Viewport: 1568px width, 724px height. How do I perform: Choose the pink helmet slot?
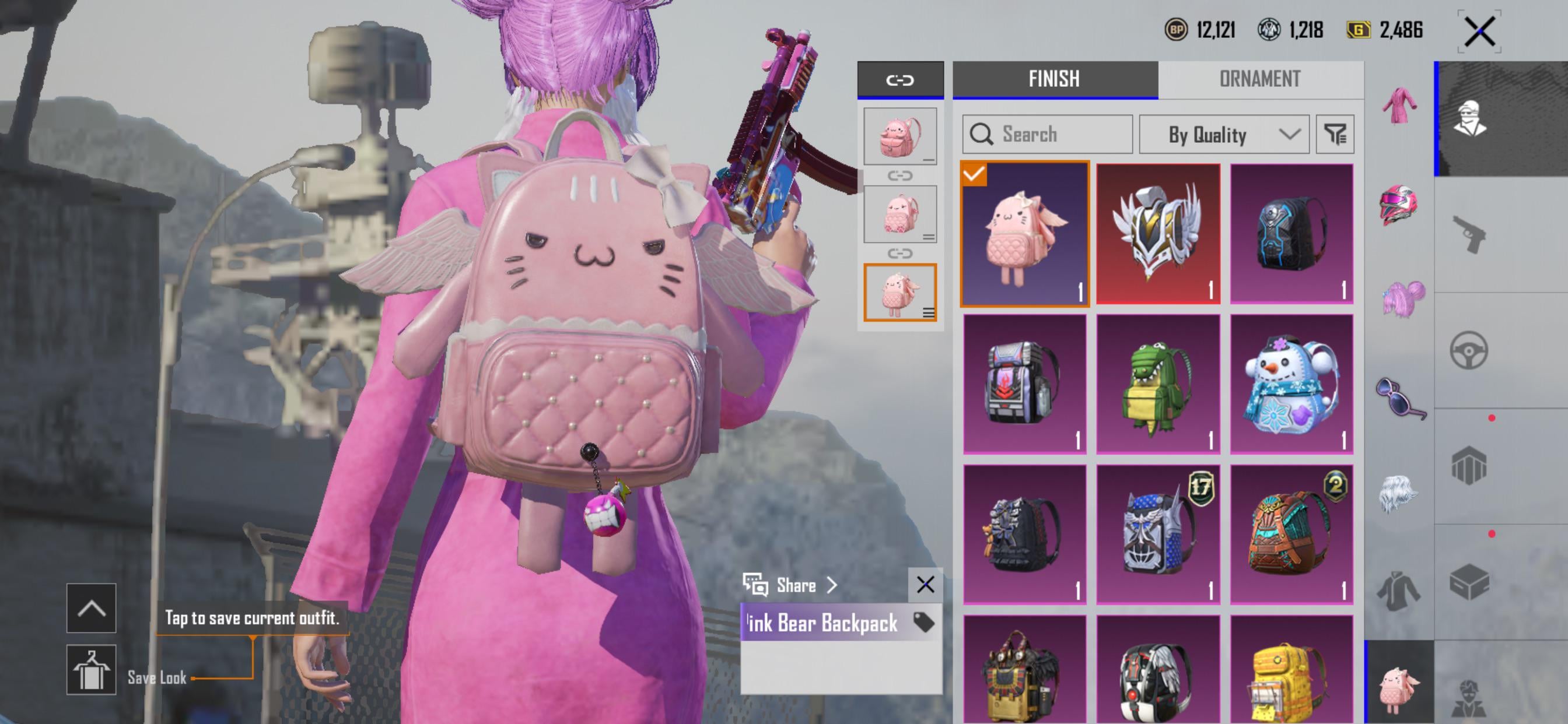coord(1399,205)
